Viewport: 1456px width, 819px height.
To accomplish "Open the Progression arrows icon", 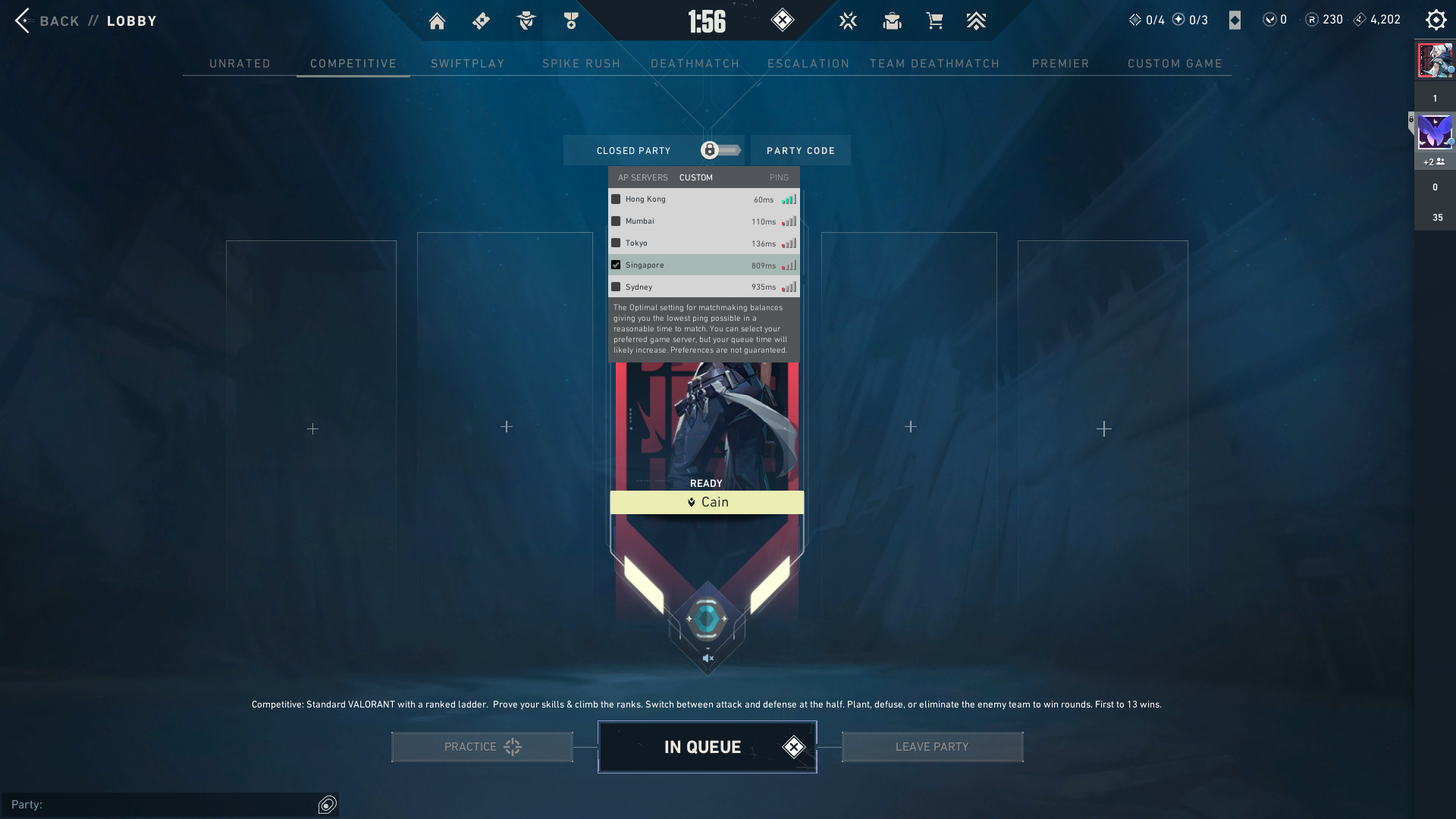I will [977, 20].
